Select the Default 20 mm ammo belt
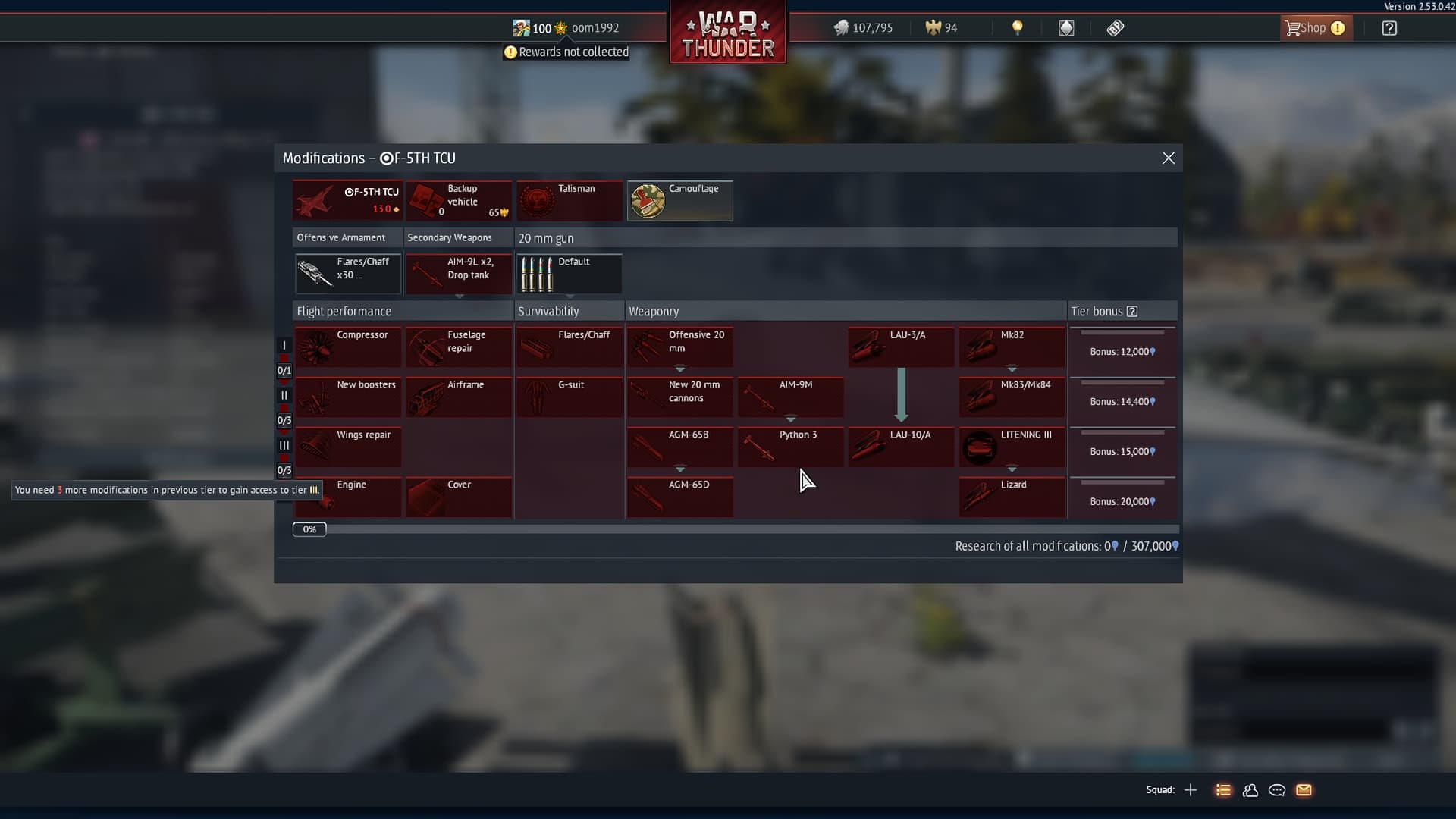Viewport: 1456px width, 819px height. (x=569, y=274)
